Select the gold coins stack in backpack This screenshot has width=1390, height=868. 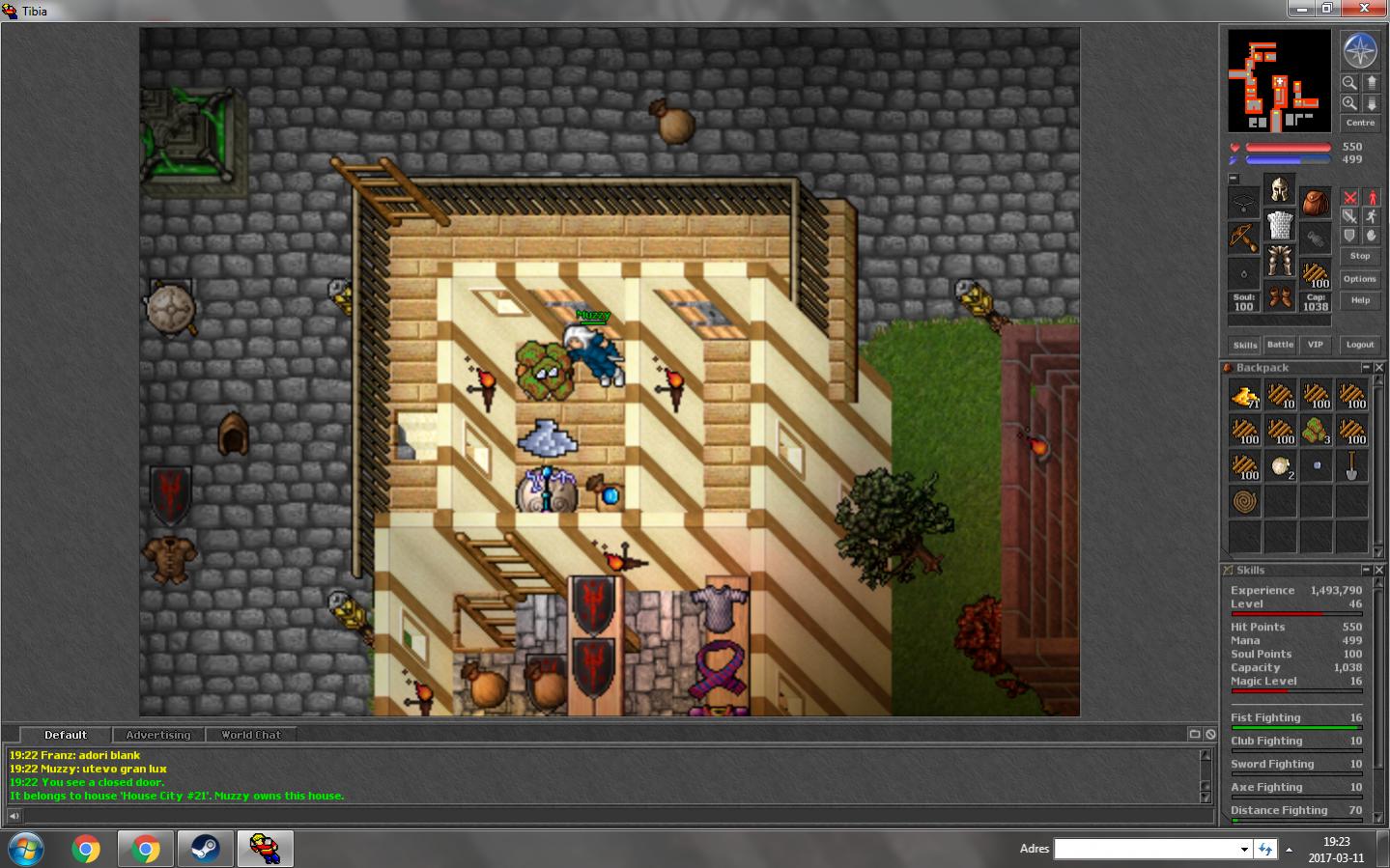pos(1244,395)
